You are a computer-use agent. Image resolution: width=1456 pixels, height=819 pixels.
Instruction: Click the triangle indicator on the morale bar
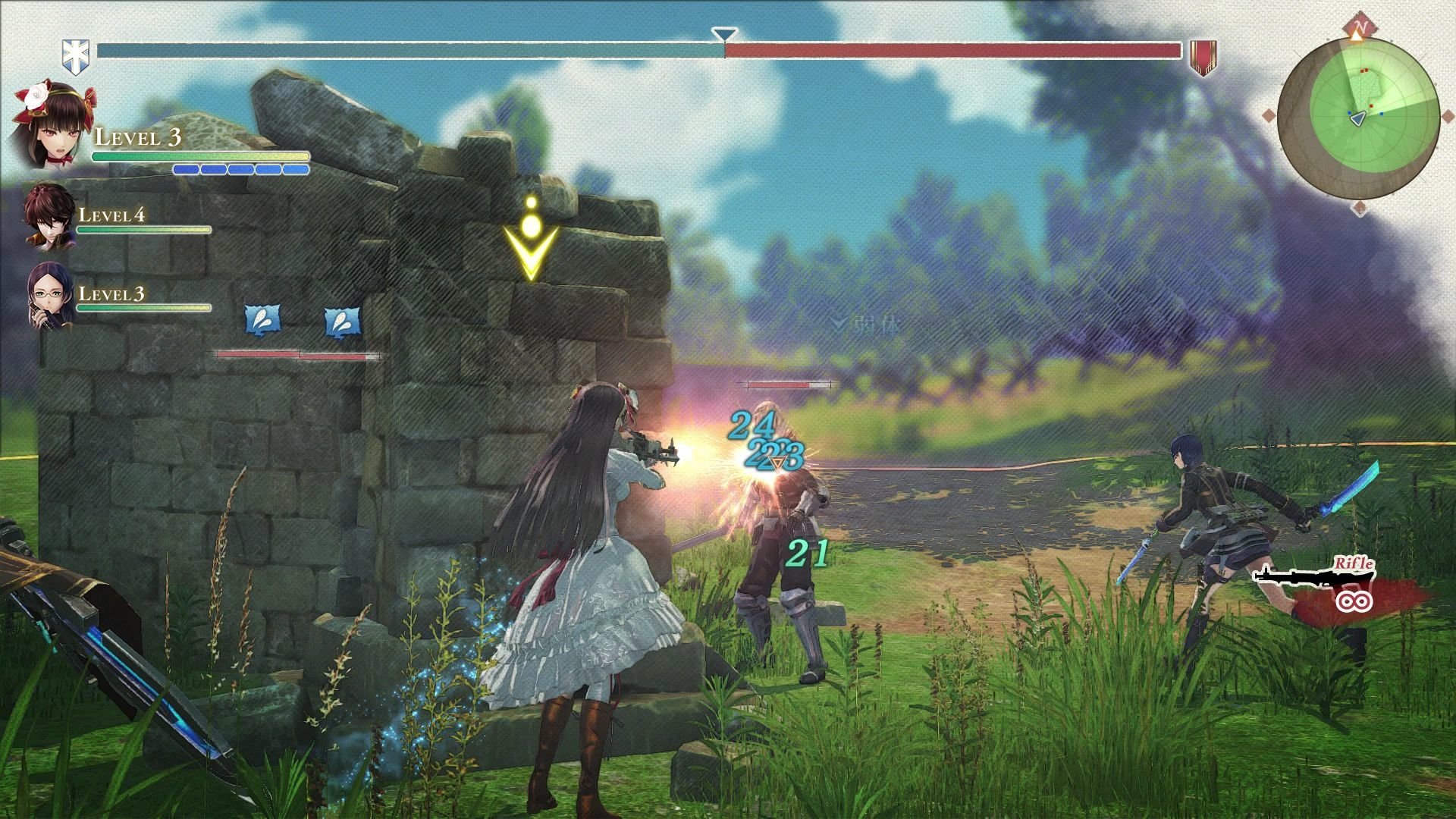(x=723, y=33)
